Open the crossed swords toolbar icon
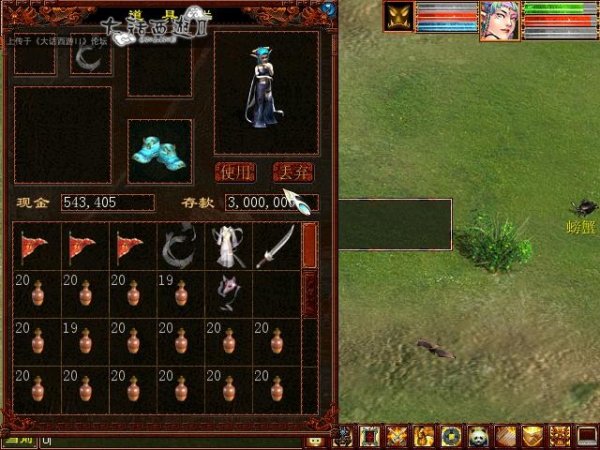Screen dimensions: 600x450 point(397,437)
